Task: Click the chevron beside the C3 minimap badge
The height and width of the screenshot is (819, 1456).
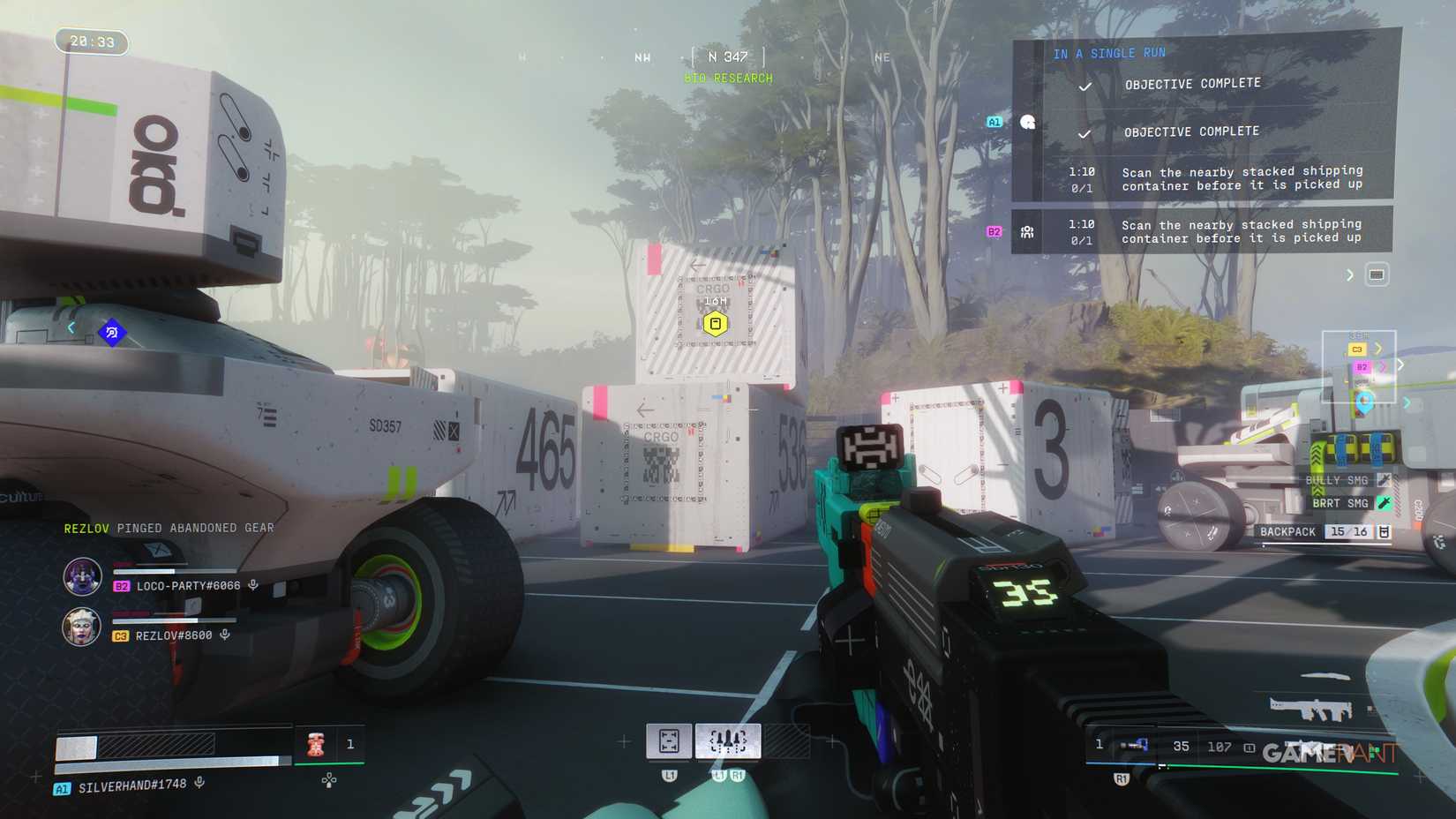Action: 1378,349
